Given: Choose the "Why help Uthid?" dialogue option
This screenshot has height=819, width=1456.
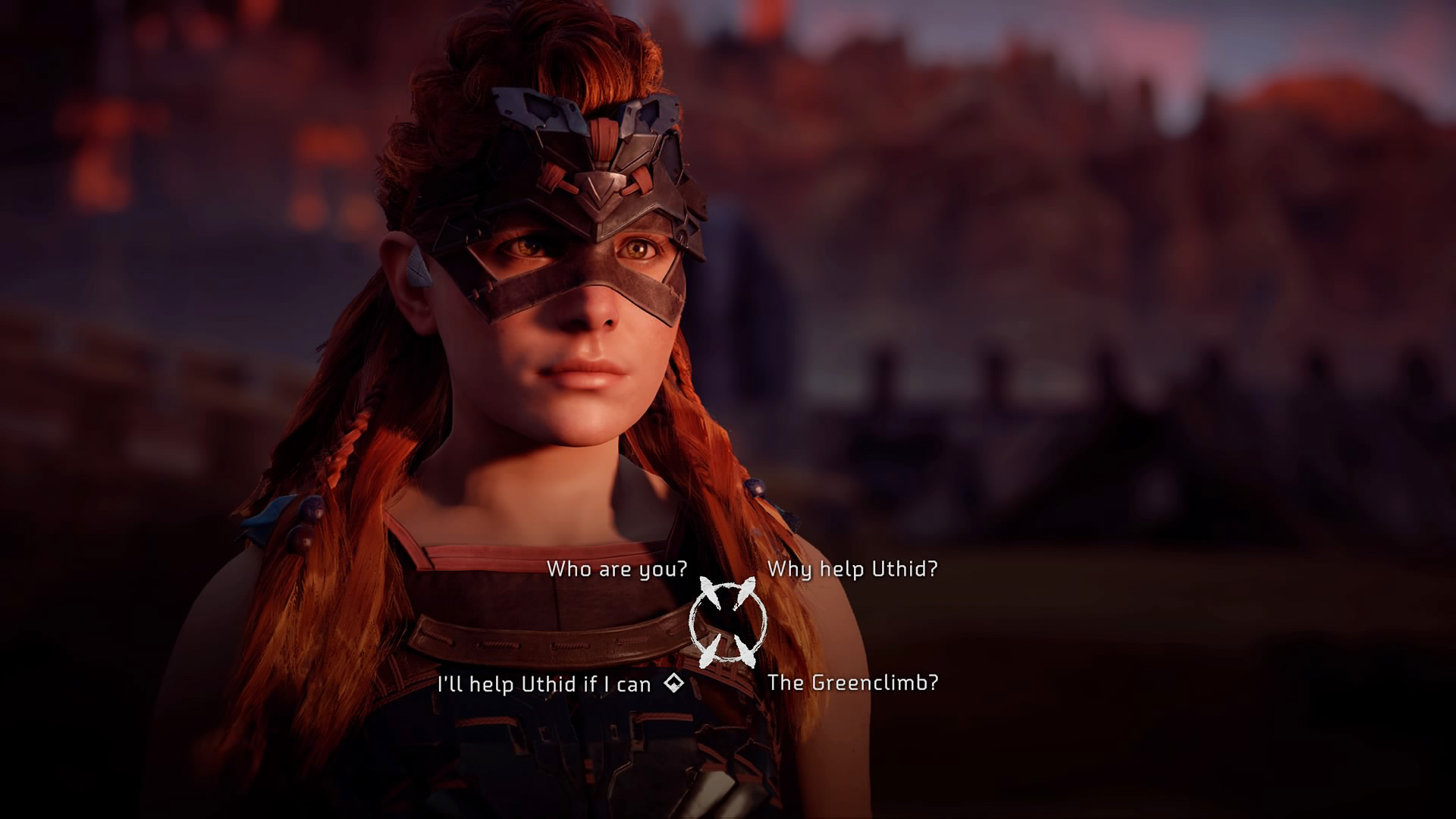Looking at the screenshot, I should (x=852, y=569).
